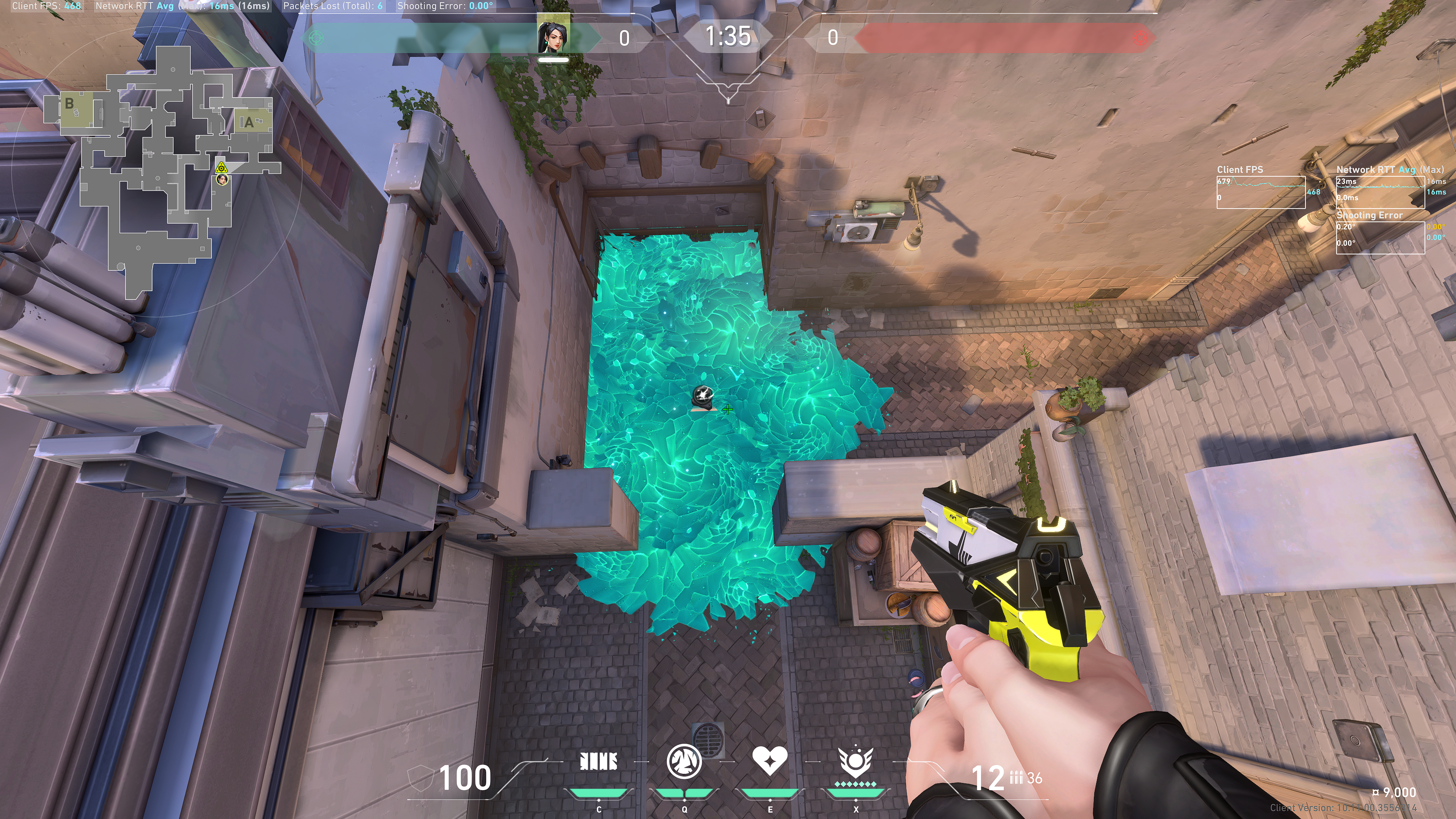
Task: Click the Client FPS performance graph
Action: 1261,192
